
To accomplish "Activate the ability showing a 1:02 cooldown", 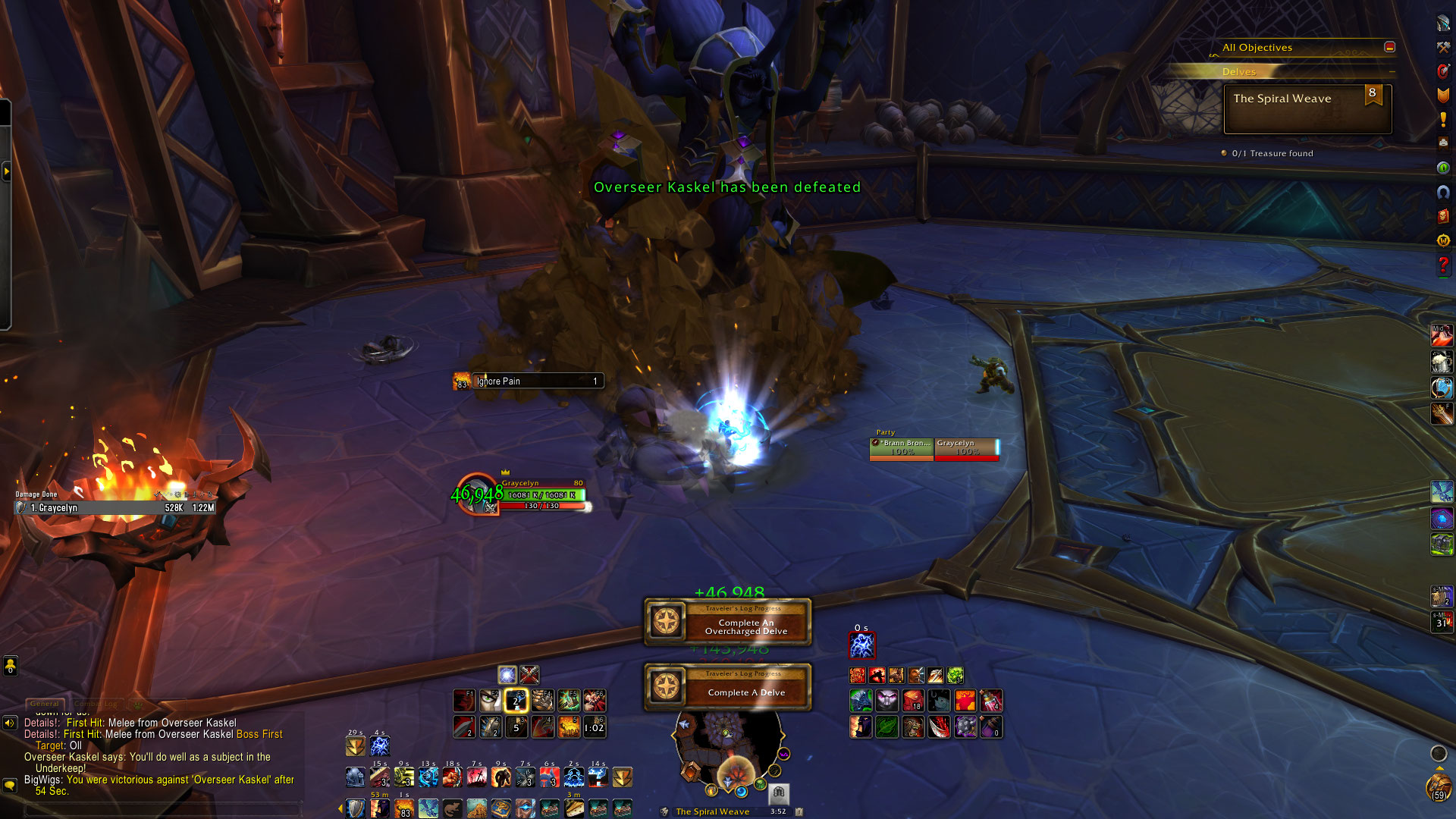I will [x=594, y=727].
